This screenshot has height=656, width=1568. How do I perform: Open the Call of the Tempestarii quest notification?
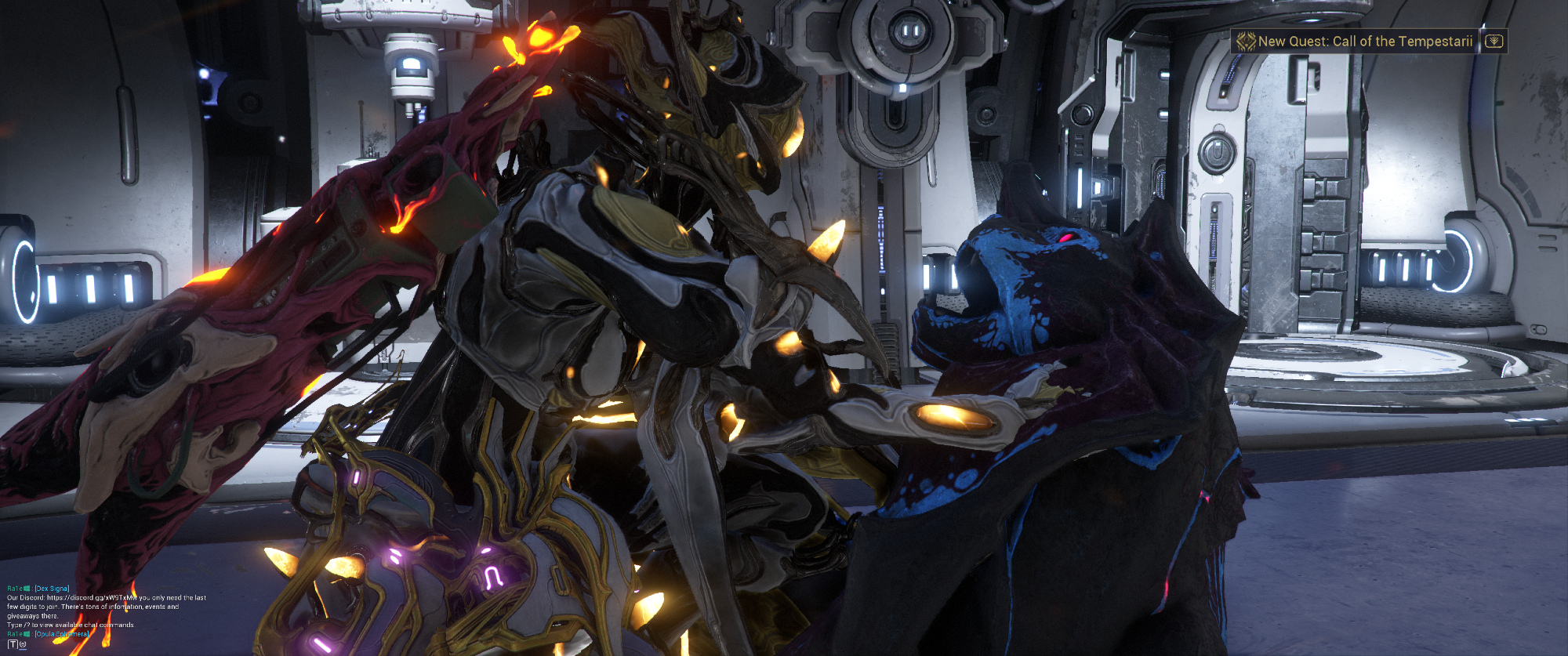pyautogui.click(x=1364, y=42)
